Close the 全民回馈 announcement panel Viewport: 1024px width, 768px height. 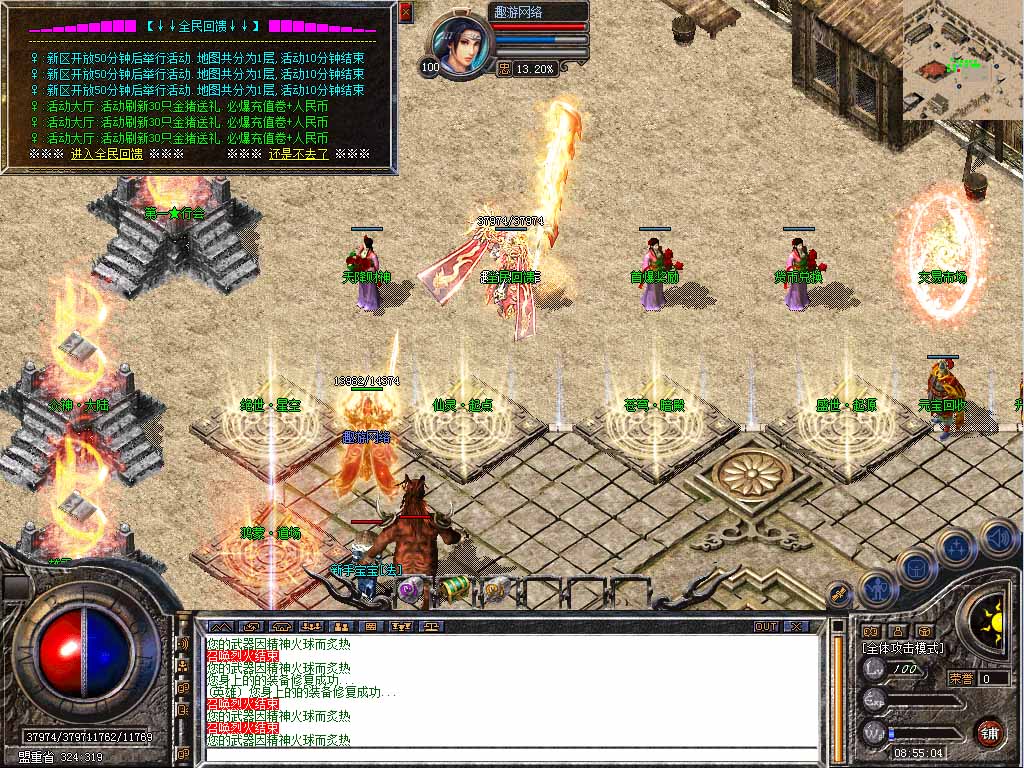(405, 12)
